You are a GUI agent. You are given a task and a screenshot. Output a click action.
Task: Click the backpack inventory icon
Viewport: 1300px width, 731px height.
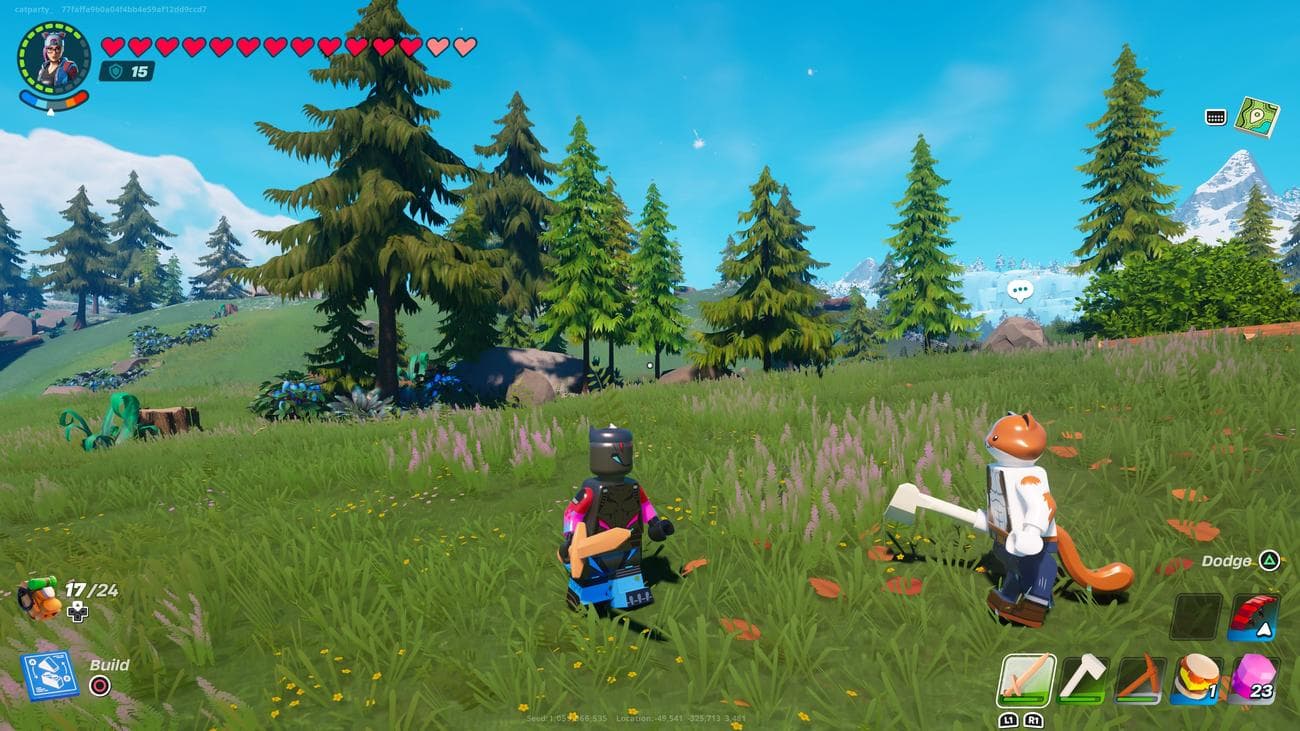pyautogui.click(x=41, y=597)
